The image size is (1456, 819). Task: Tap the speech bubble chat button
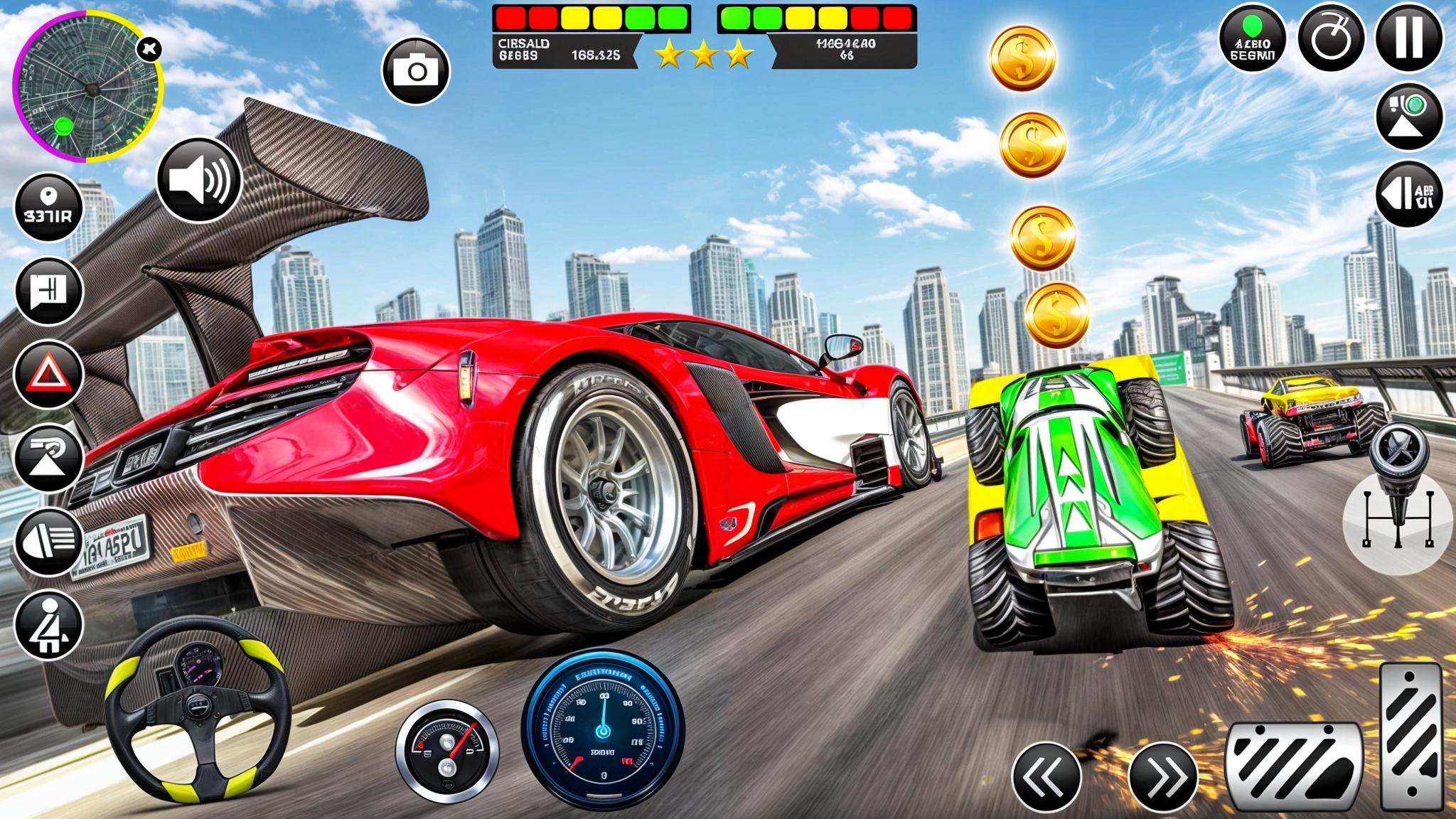(x=49, y=291)
